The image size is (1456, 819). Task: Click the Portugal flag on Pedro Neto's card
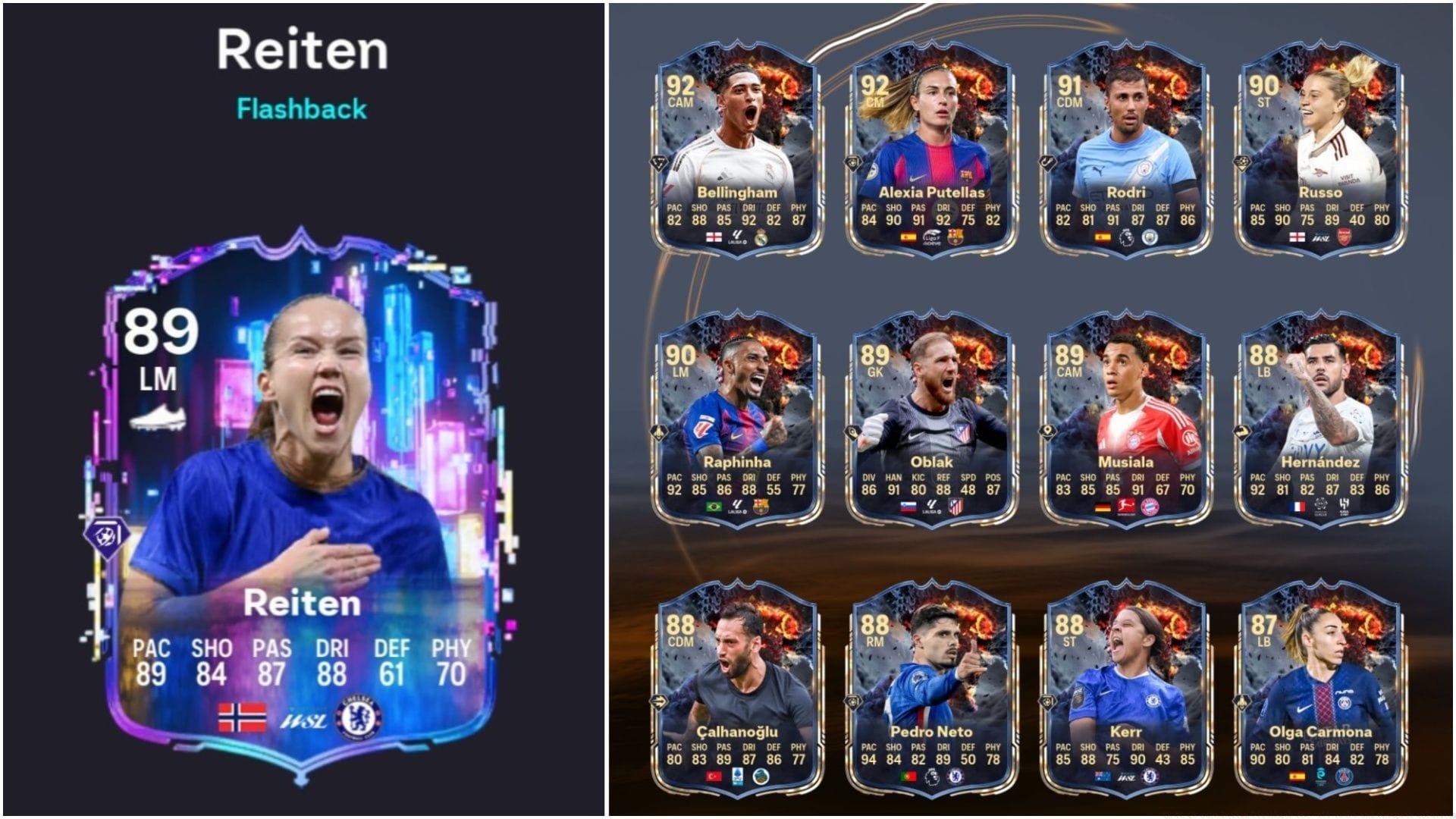(x=908, y=776)
